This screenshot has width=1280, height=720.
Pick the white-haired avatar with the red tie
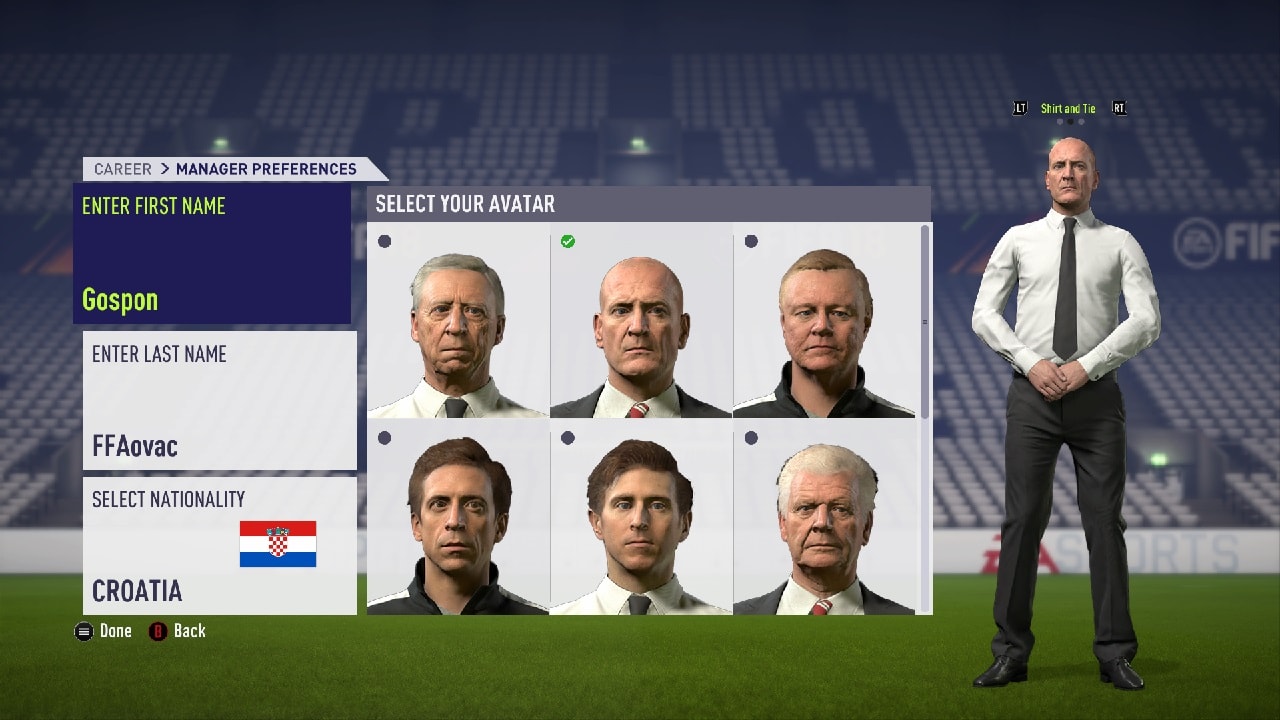tap(824, 517)
